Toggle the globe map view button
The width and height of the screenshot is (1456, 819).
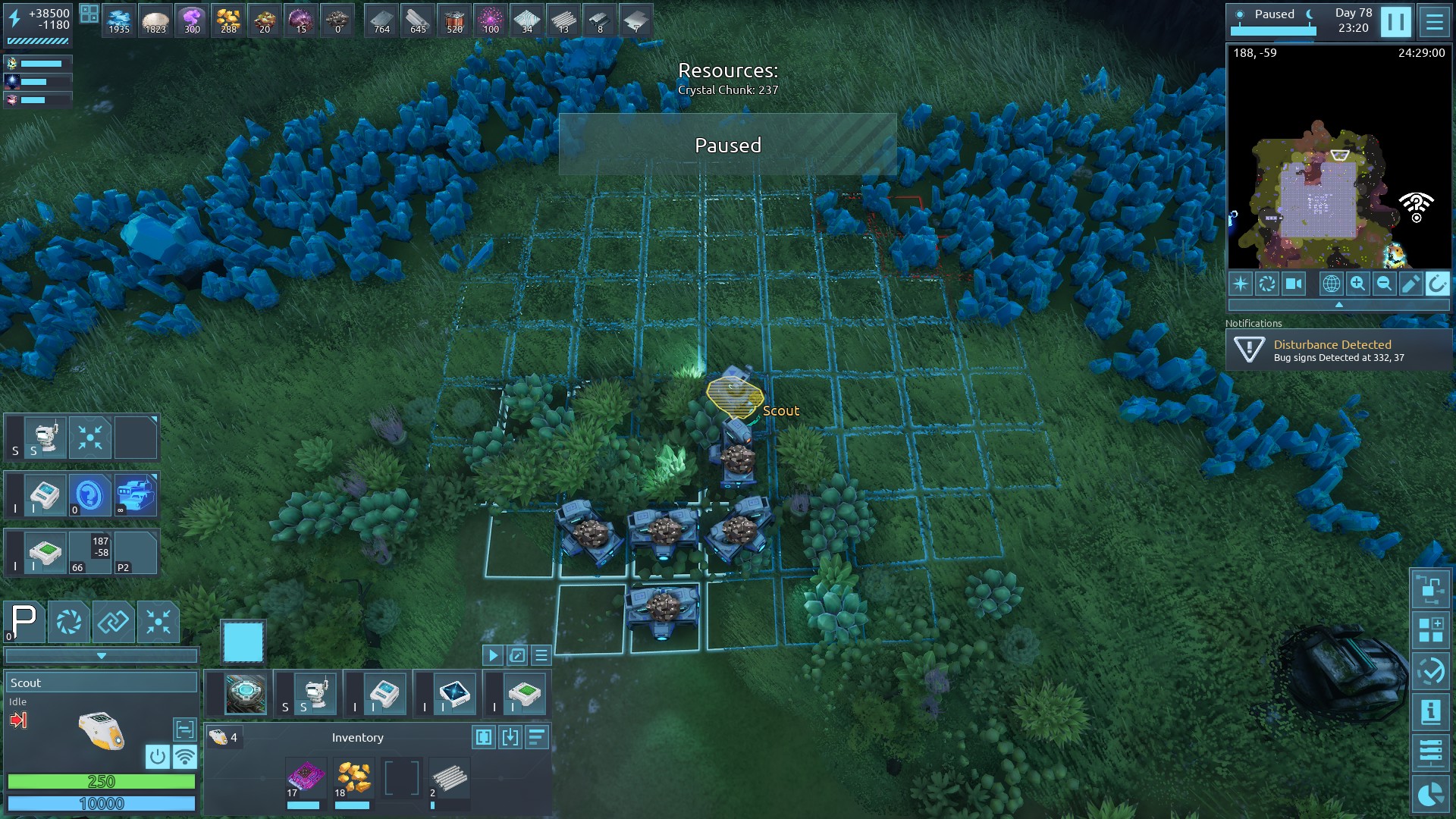(x=1331, y=284)
